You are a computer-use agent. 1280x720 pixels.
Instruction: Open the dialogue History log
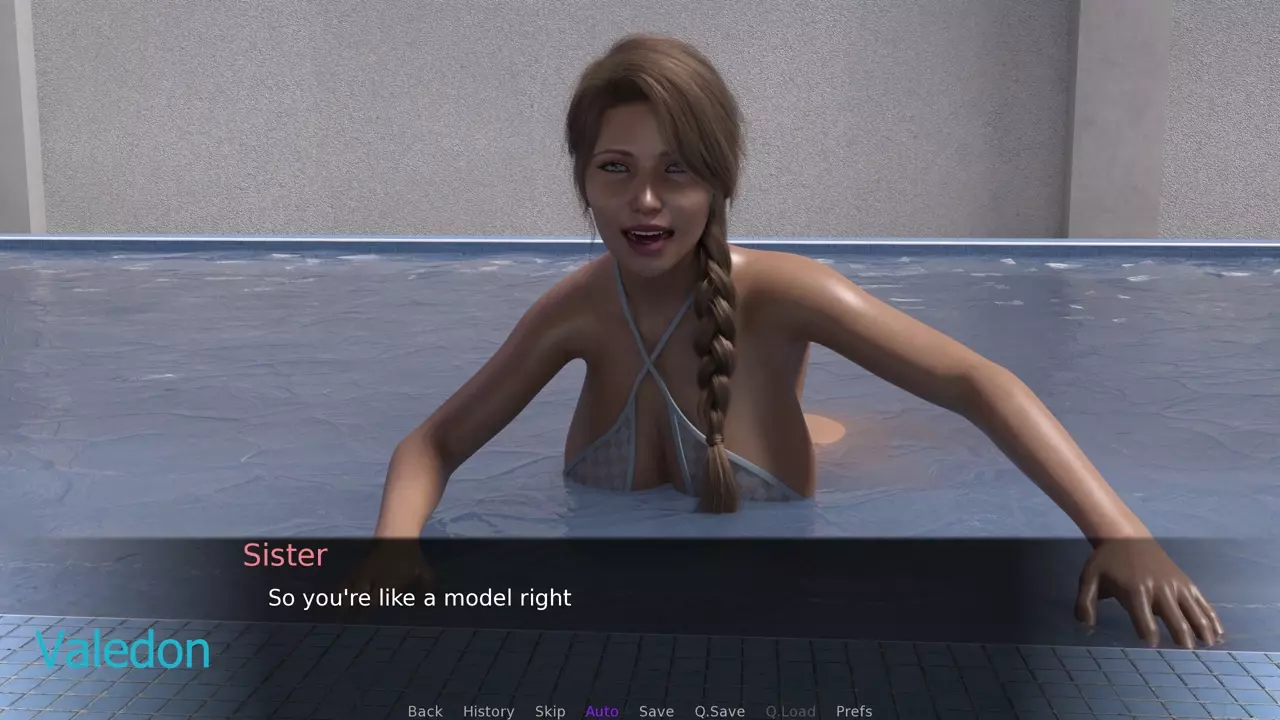click(x=488, y=711)
